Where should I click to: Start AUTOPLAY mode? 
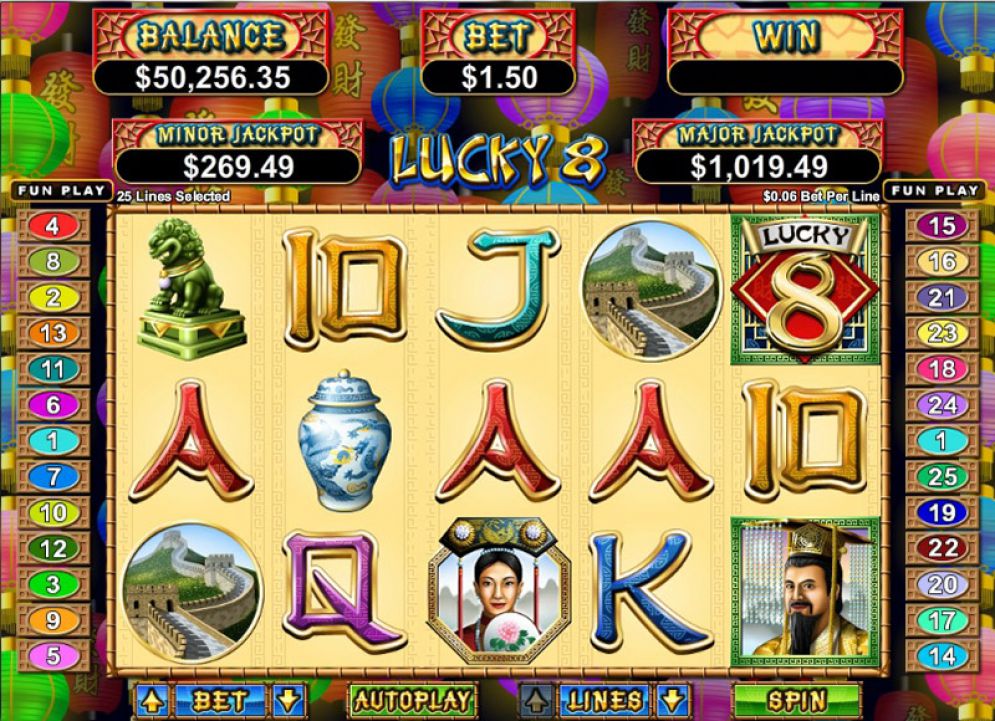point(411,700)
